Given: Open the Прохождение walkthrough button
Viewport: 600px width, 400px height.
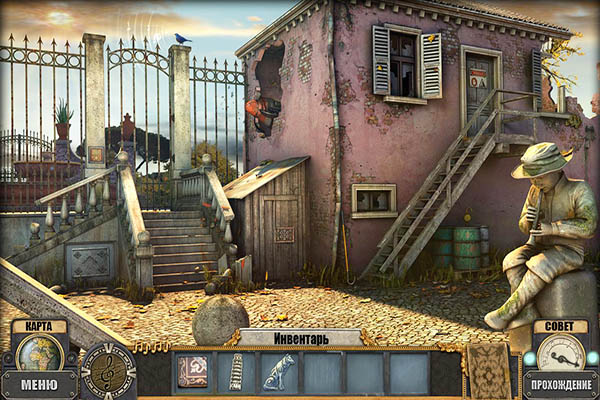Looking at the screenshot, I should click(x=561, y=384).
